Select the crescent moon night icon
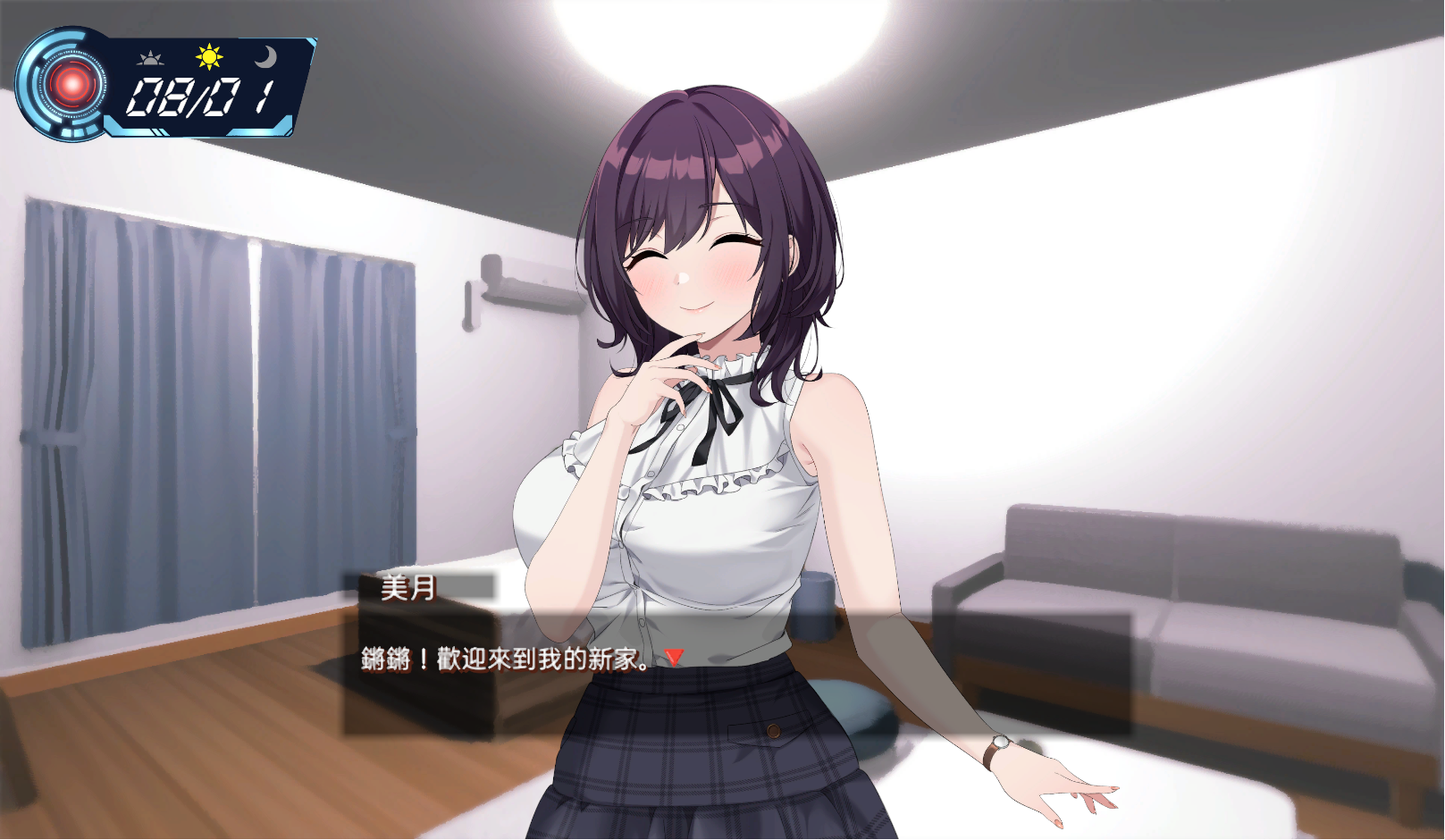Image resolution: width=1445 pixels, height=840 pixels. tap(267, 57)
